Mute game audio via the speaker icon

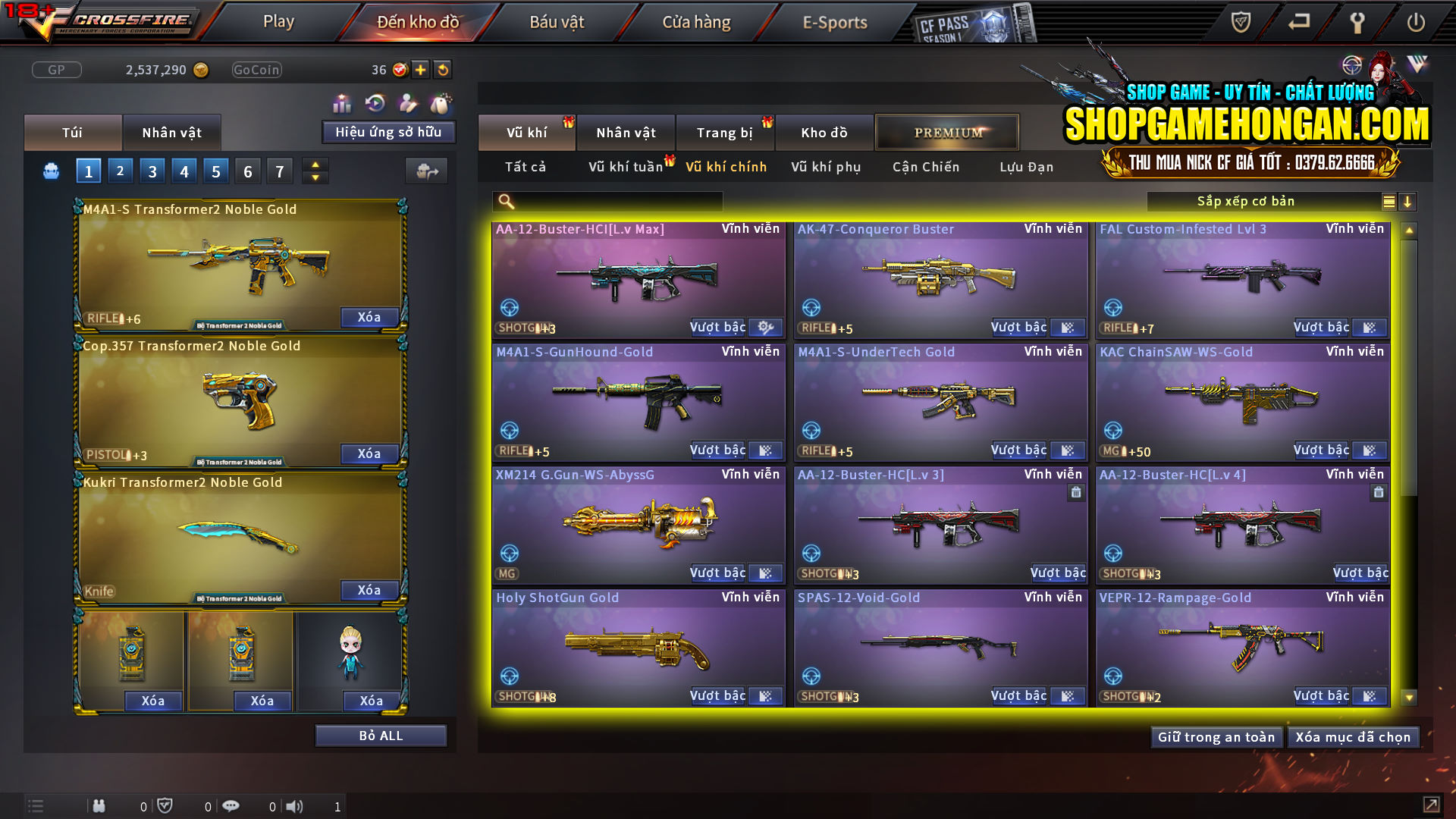coord(295,806)
